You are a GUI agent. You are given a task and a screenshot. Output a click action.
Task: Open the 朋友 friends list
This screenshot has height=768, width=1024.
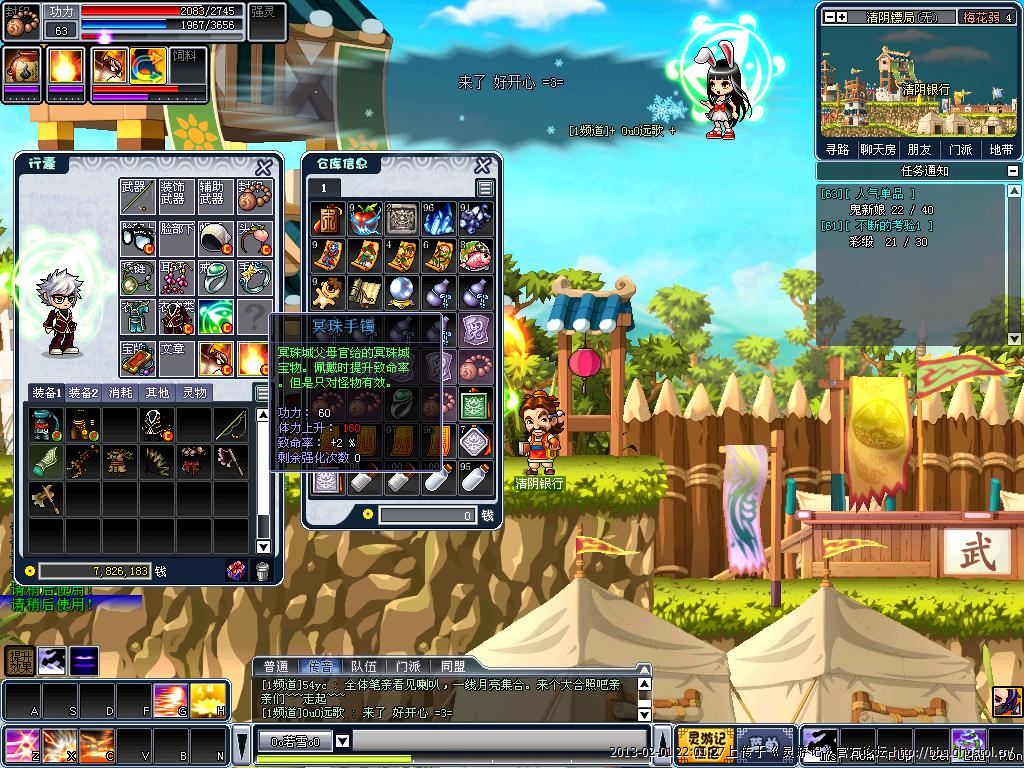point(919,149)
